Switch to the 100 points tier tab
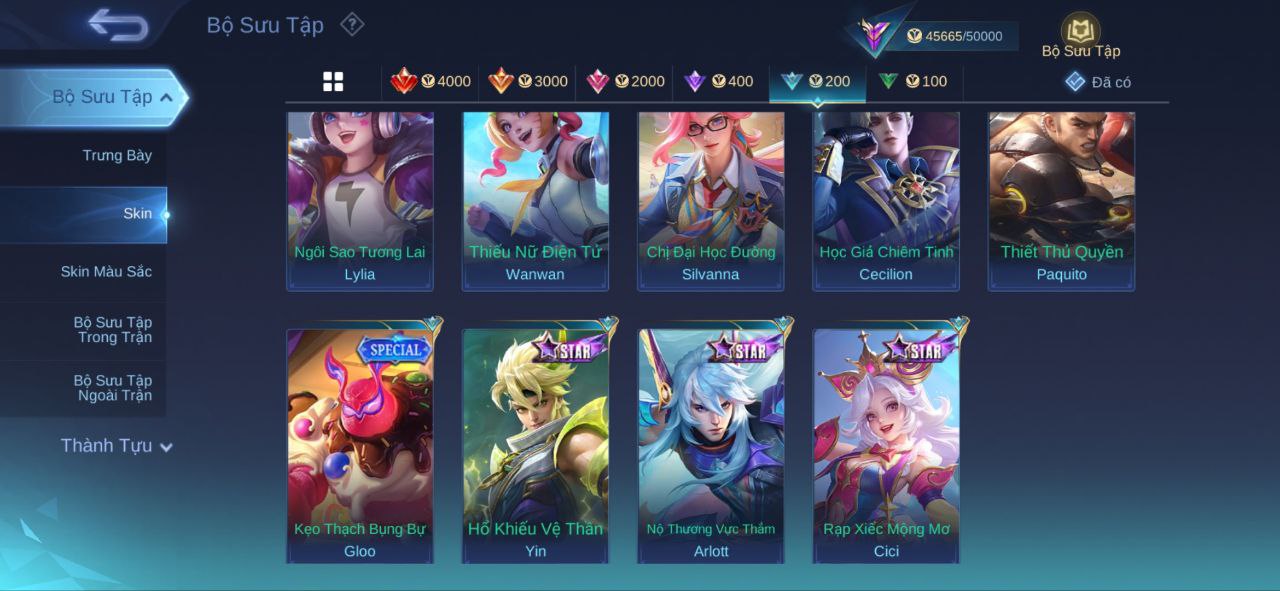The width and height of the screenshot is (1280, 591). pos(913,82)
